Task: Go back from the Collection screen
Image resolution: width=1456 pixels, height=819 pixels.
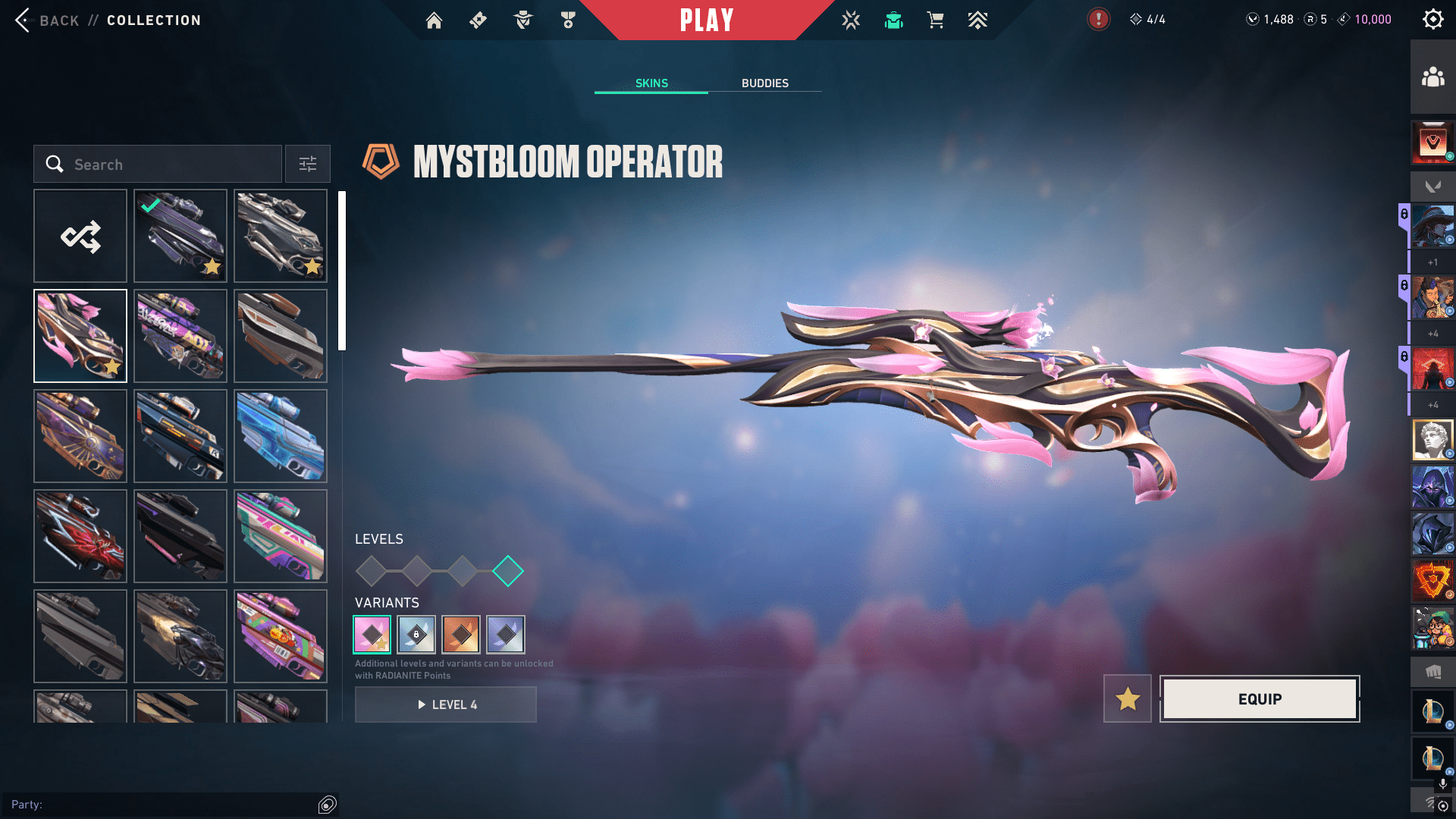Action: point(47,20)
